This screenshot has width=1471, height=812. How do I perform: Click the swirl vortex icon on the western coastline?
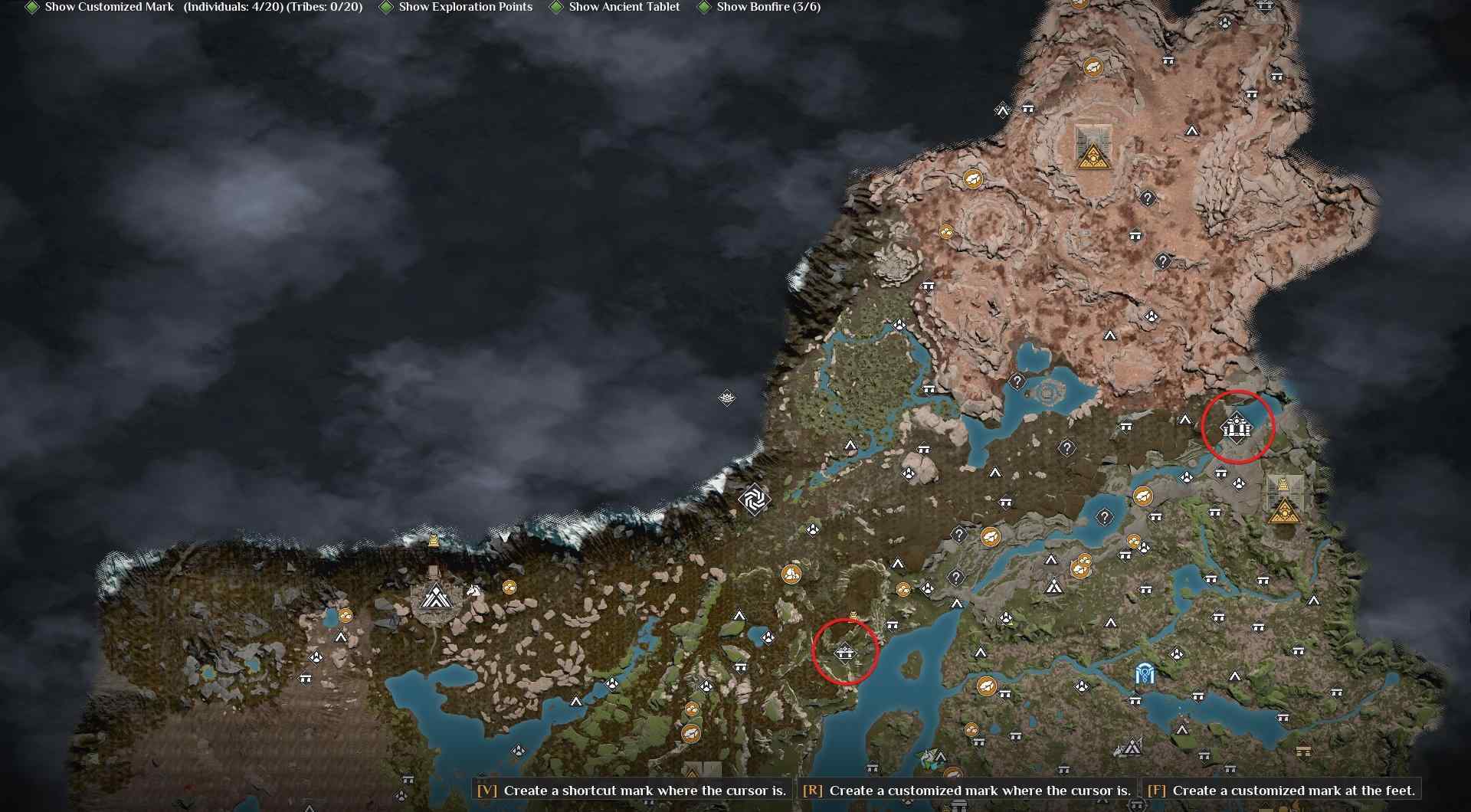point(753,499)
